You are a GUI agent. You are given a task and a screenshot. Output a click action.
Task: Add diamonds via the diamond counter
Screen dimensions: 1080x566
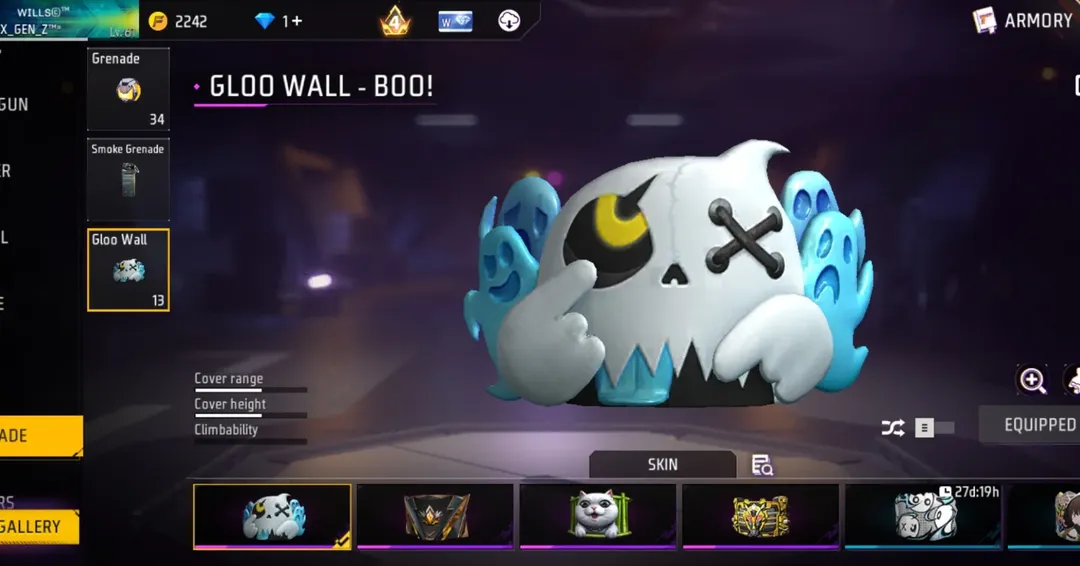pyautogui.click(x=279, y=21)
